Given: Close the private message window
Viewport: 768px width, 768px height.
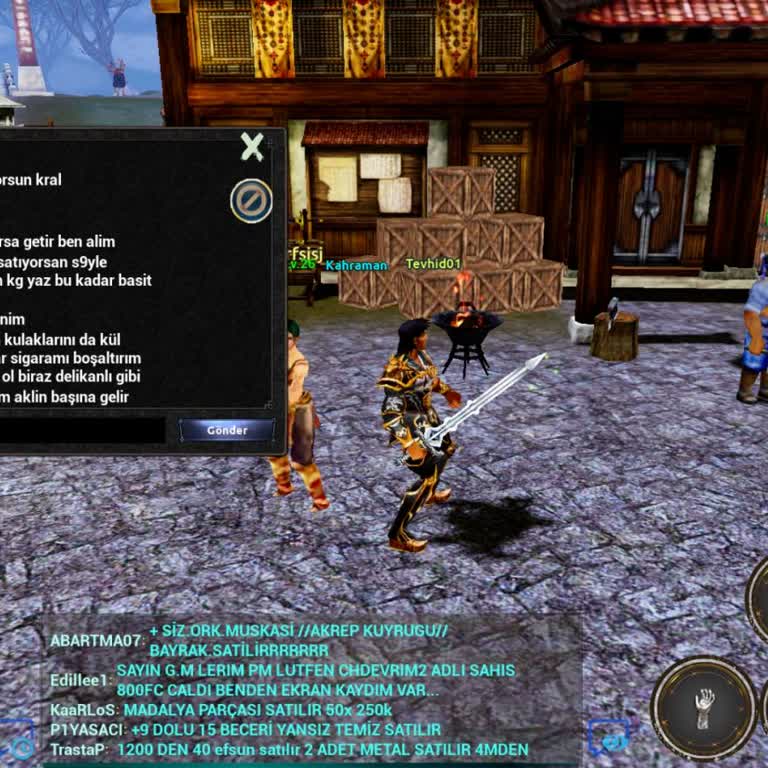Looking at the screenshot, I should point(252,148).
